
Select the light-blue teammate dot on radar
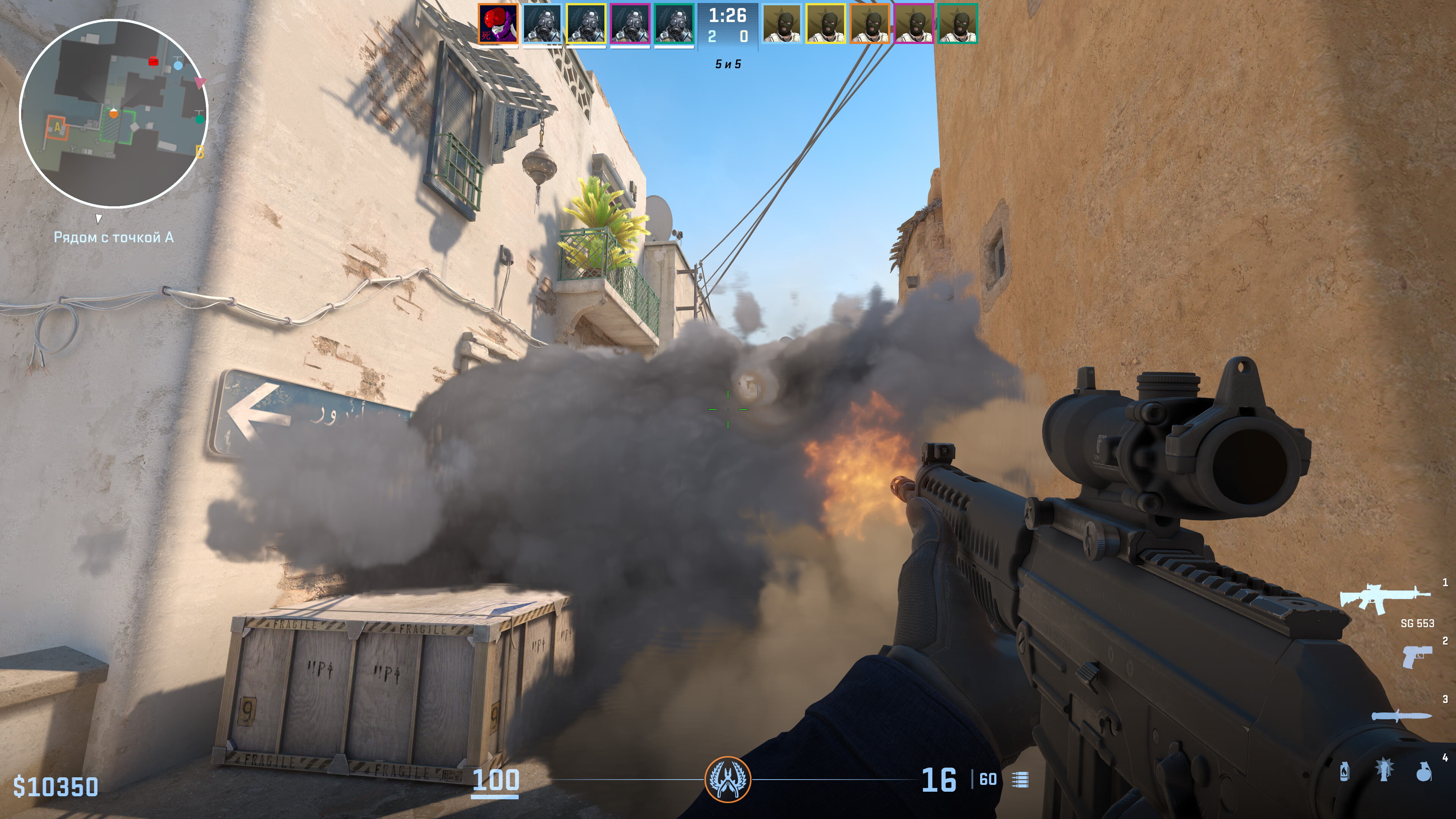(x=178, y=66)
